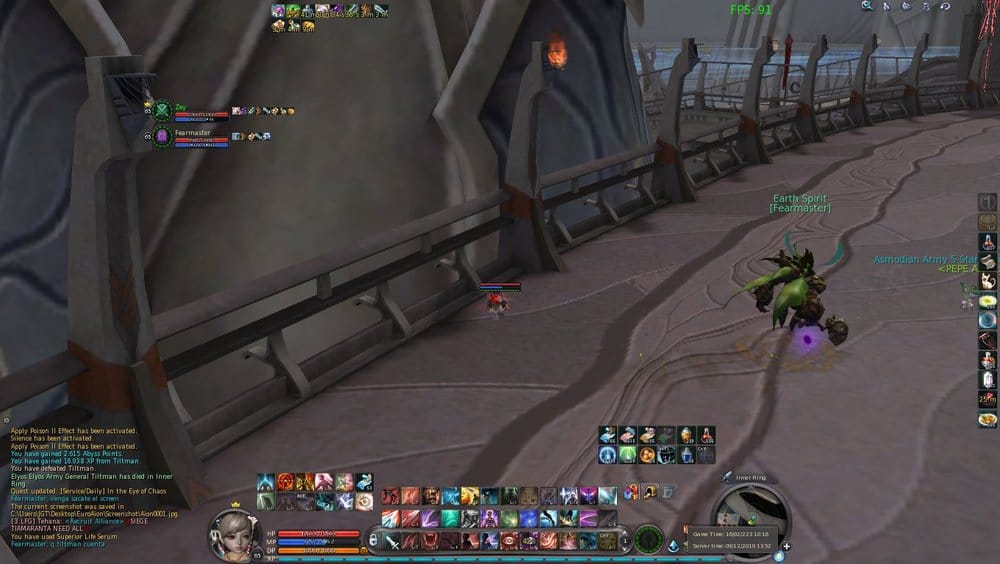The height and width of the screenshot is (564, 1000).
Task: Open the golden helmet menu icon
Action: [x=650, y=491]
